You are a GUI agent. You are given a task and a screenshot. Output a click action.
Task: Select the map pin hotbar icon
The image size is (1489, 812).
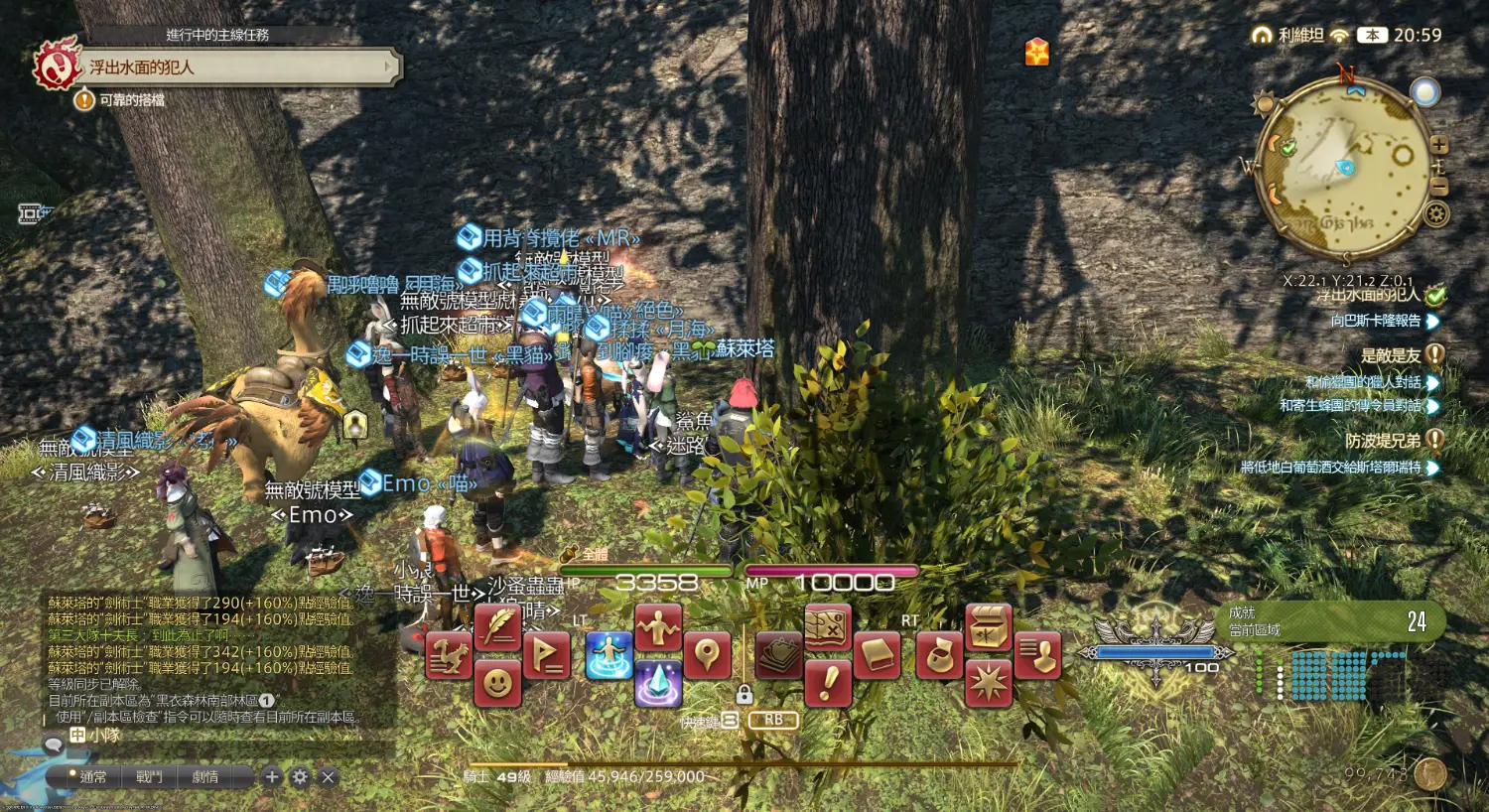click(x=706, y=655)
